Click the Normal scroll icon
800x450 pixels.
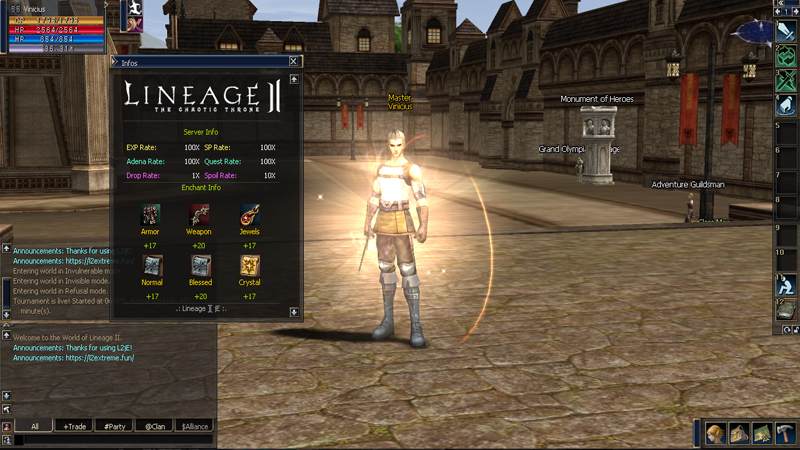[x=151, y=265]
